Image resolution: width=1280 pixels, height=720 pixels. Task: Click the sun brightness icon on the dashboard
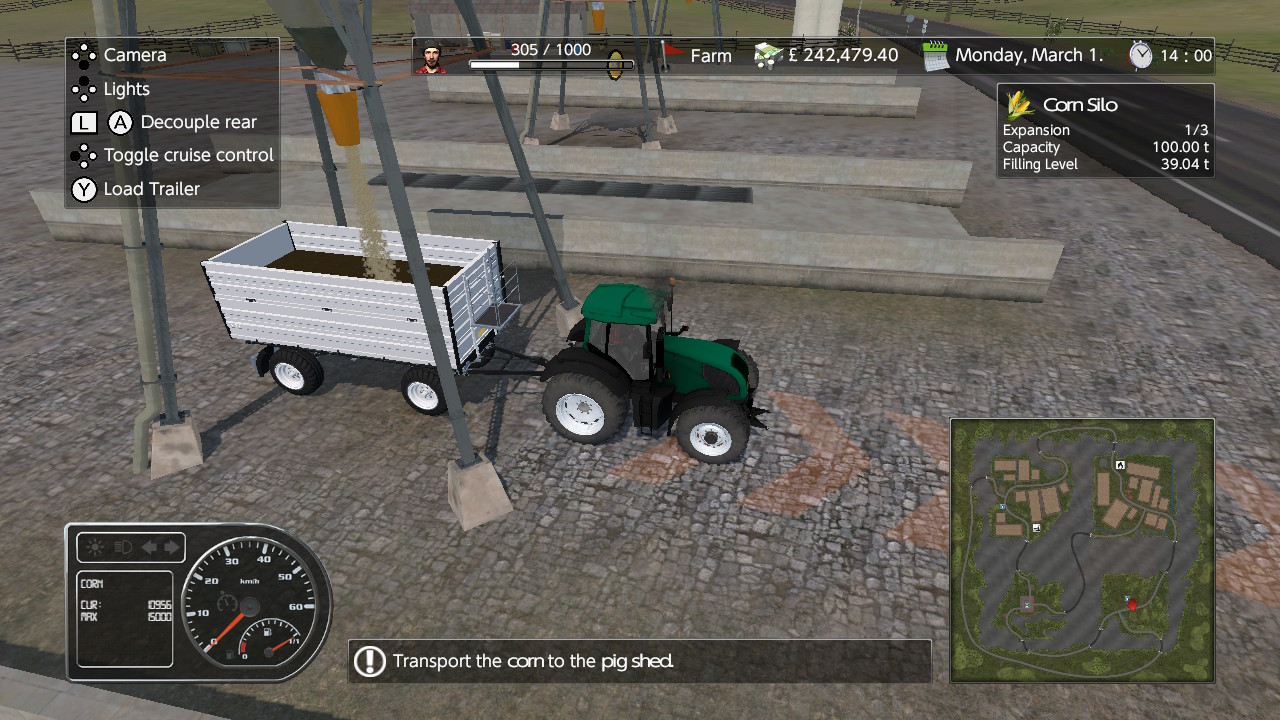click(94, 547)
